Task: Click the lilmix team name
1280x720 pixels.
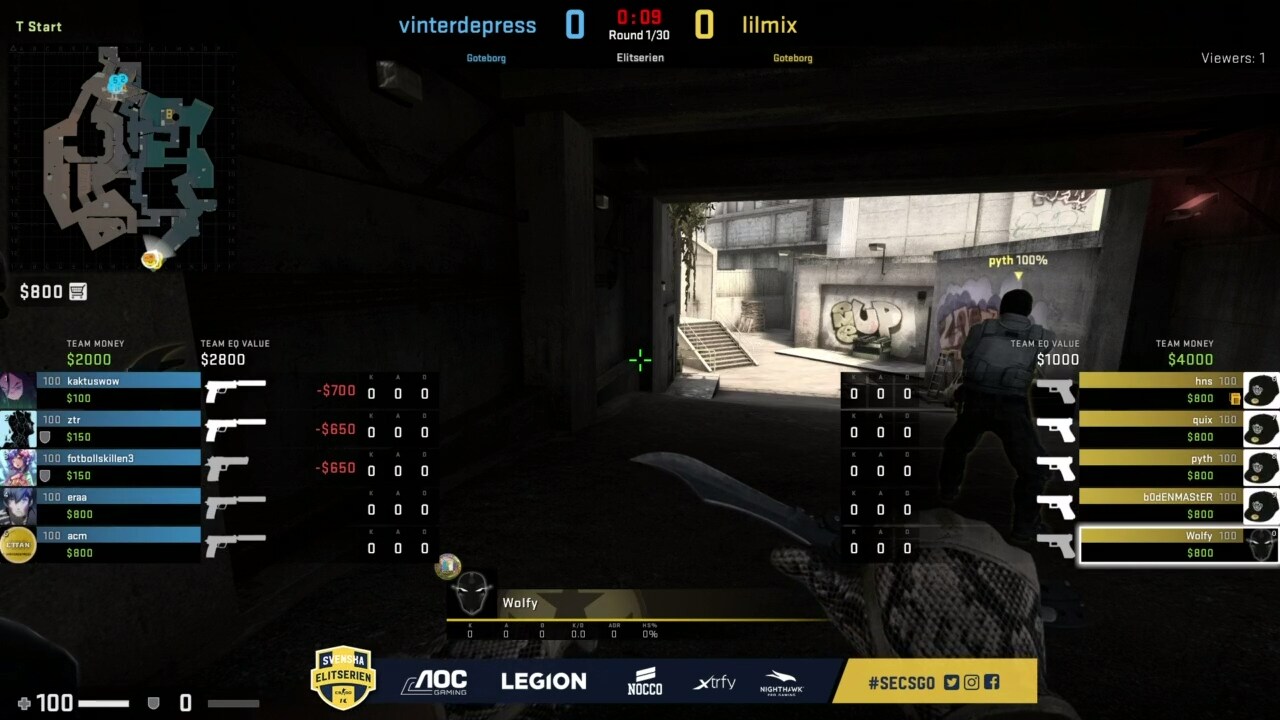Action: coord(769,25)
